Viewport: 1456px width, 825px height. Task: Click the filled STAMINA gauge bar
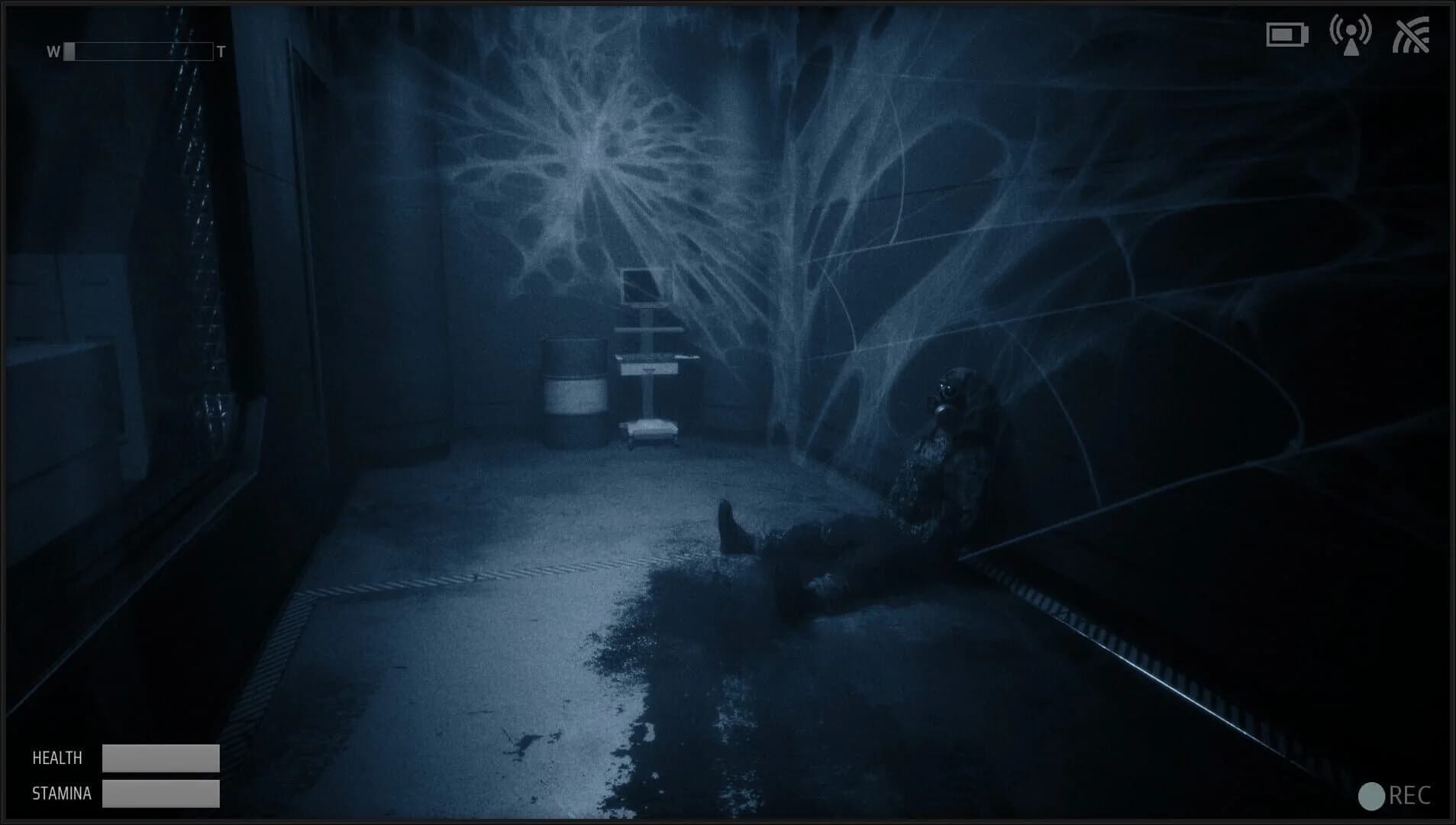pos(160,793)
